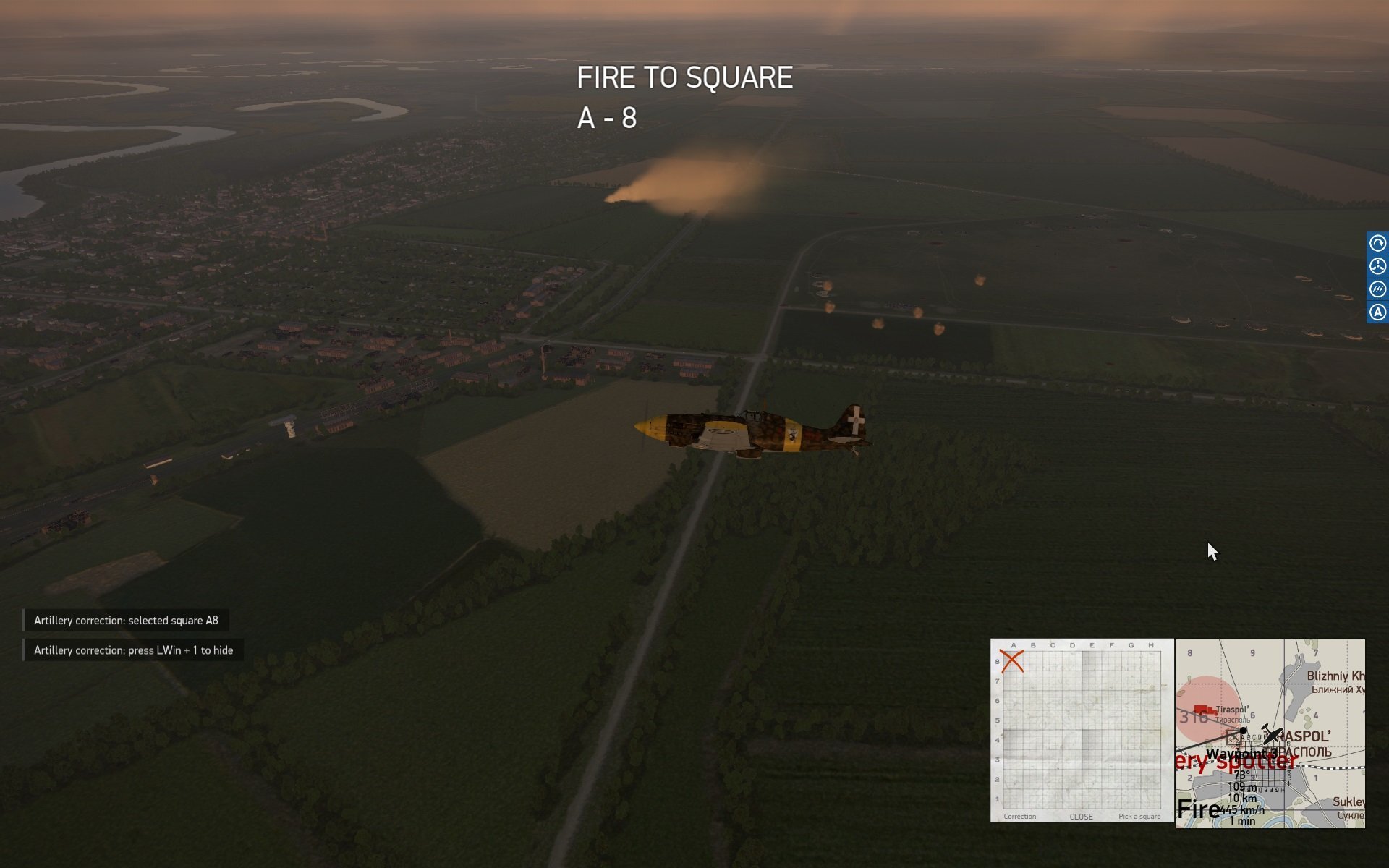Choose the Pick a square option
This screenshot has width=1389, height=868.
(1139, 817)
